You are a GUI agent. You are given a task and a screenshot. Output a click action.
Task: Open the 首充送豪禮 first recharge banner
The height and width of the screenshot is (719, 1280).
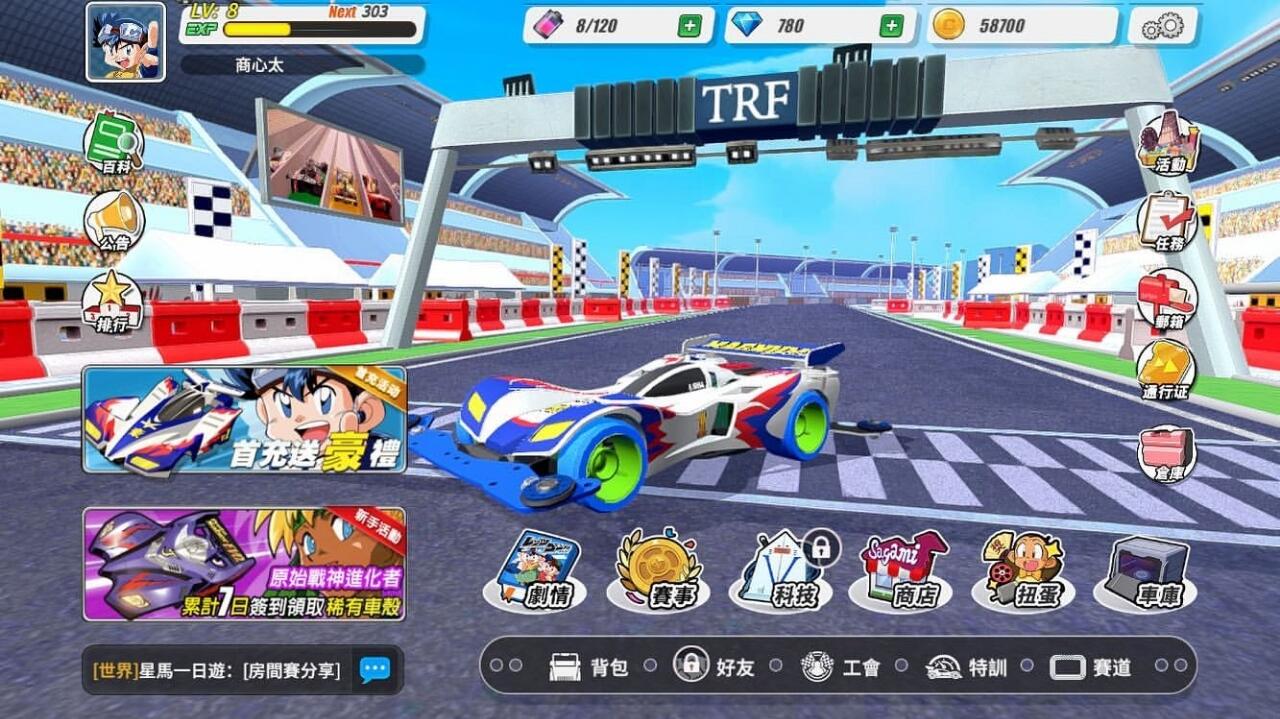(x=244, y=420)
